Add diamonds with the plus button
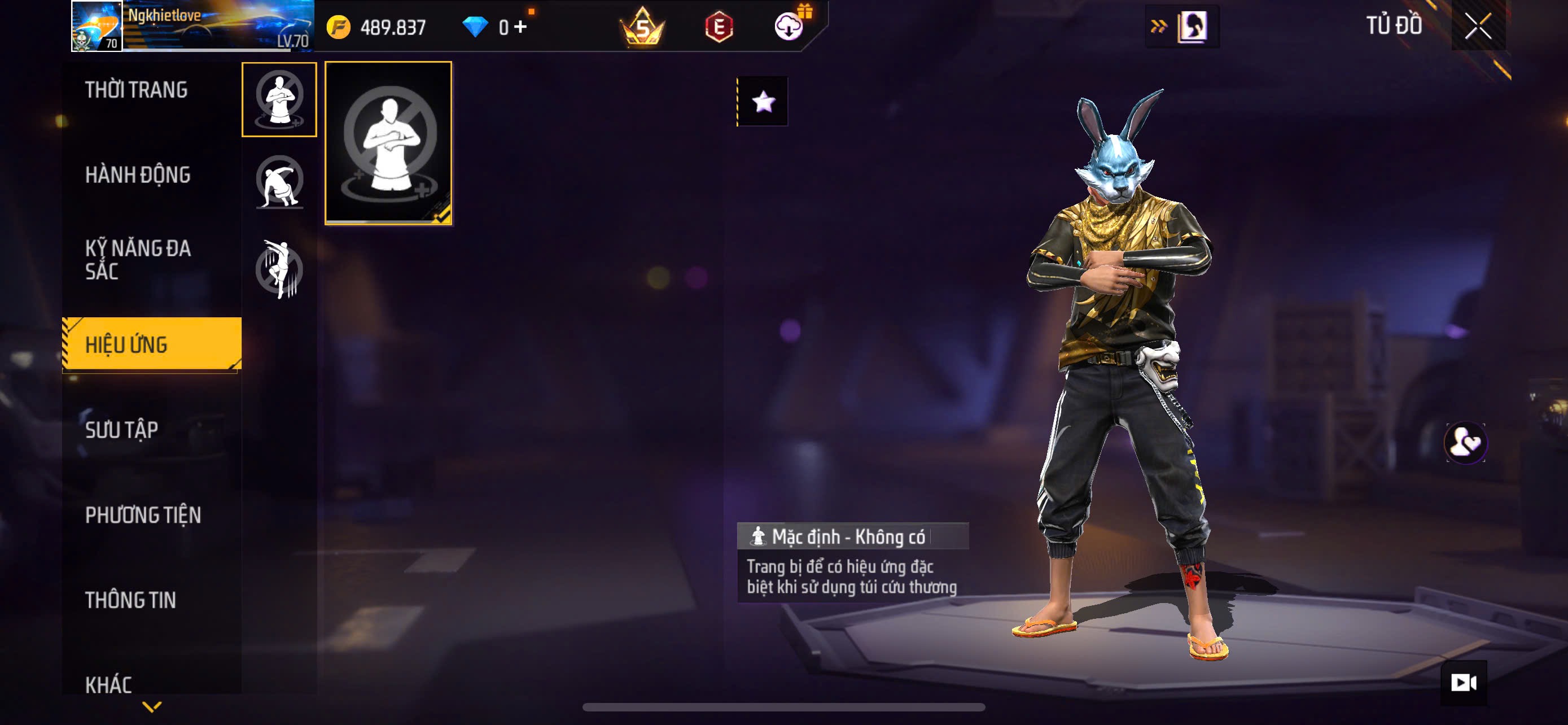This screenshot has height=725, width=1568. pos(520,27)
